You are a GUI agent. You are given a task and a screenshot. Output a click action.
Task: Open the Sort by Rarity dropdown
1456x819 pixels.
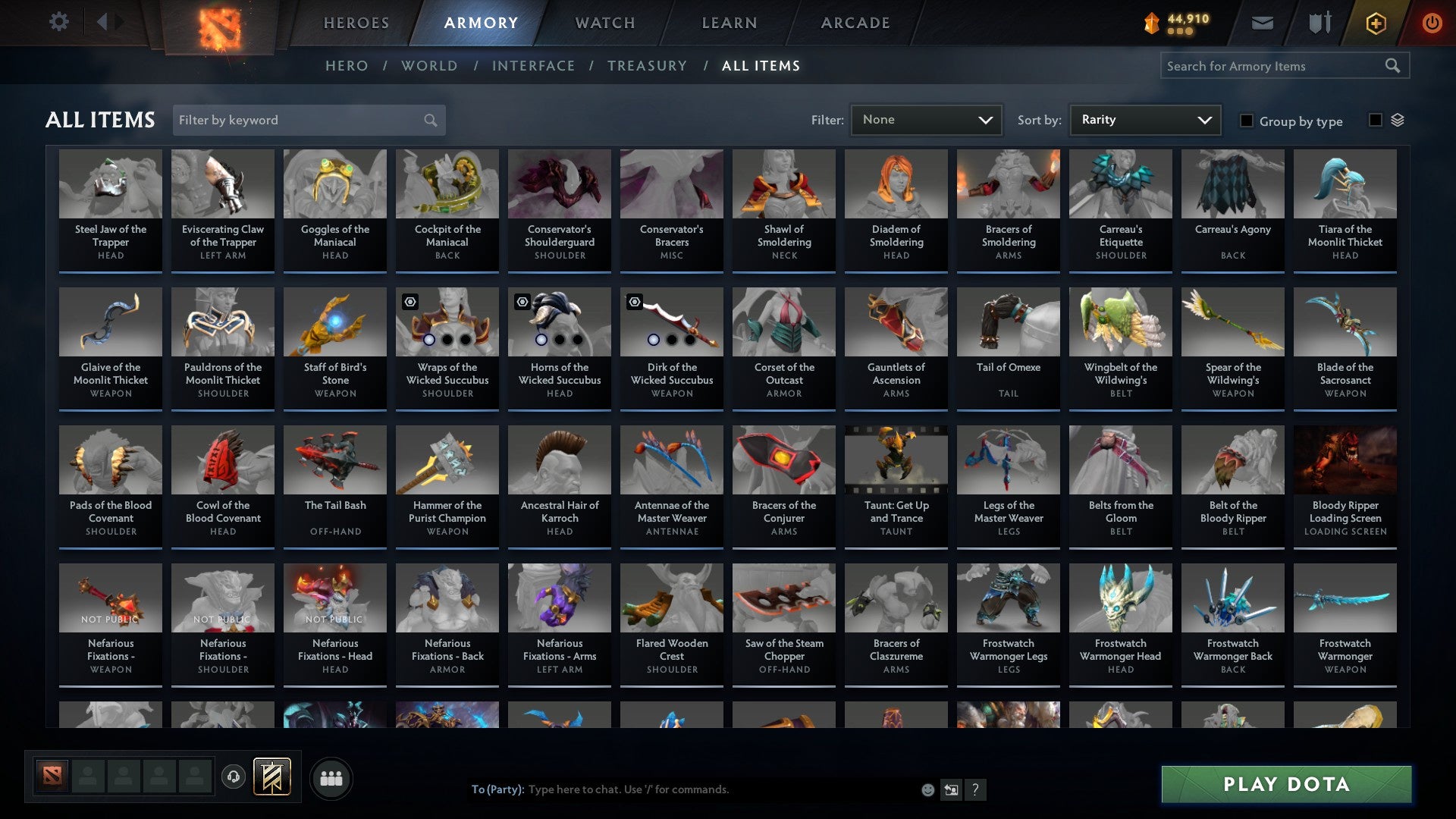point(1144,120)
